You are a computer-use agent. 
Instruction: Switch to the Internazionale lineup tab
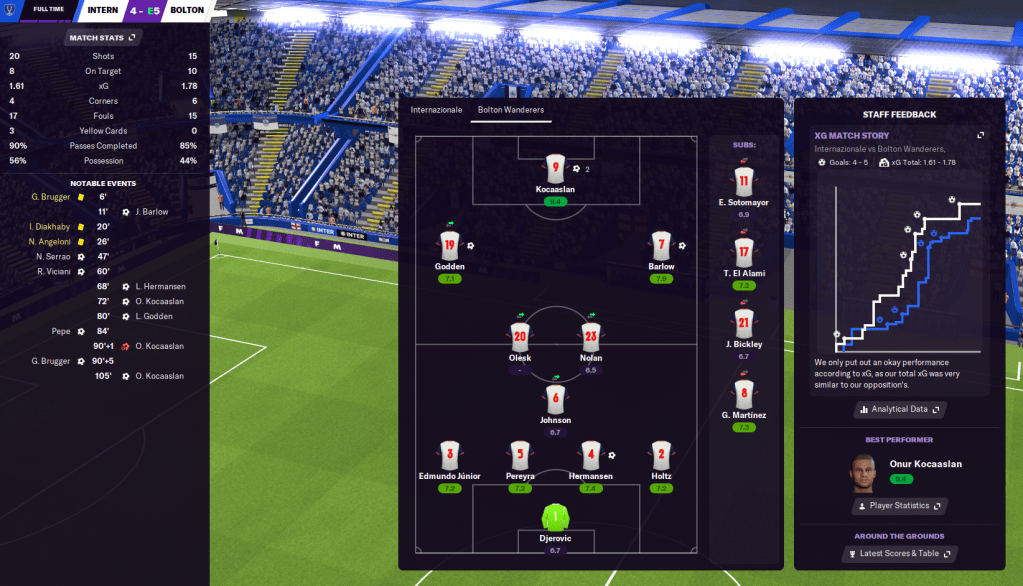click(437, 109)
